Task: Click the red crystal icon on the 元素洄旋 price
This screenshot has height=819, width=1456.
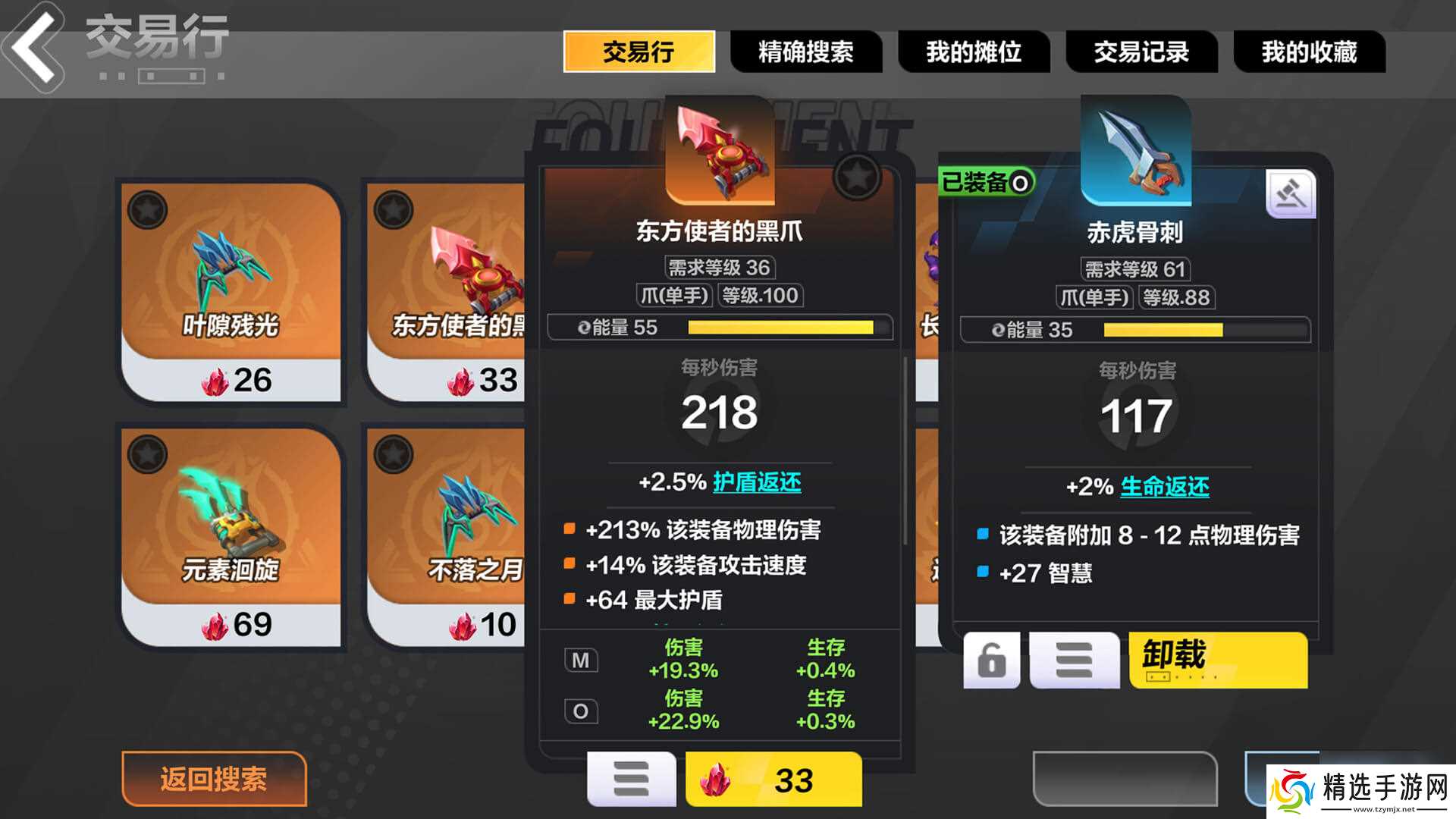Action: click(213, 623)
